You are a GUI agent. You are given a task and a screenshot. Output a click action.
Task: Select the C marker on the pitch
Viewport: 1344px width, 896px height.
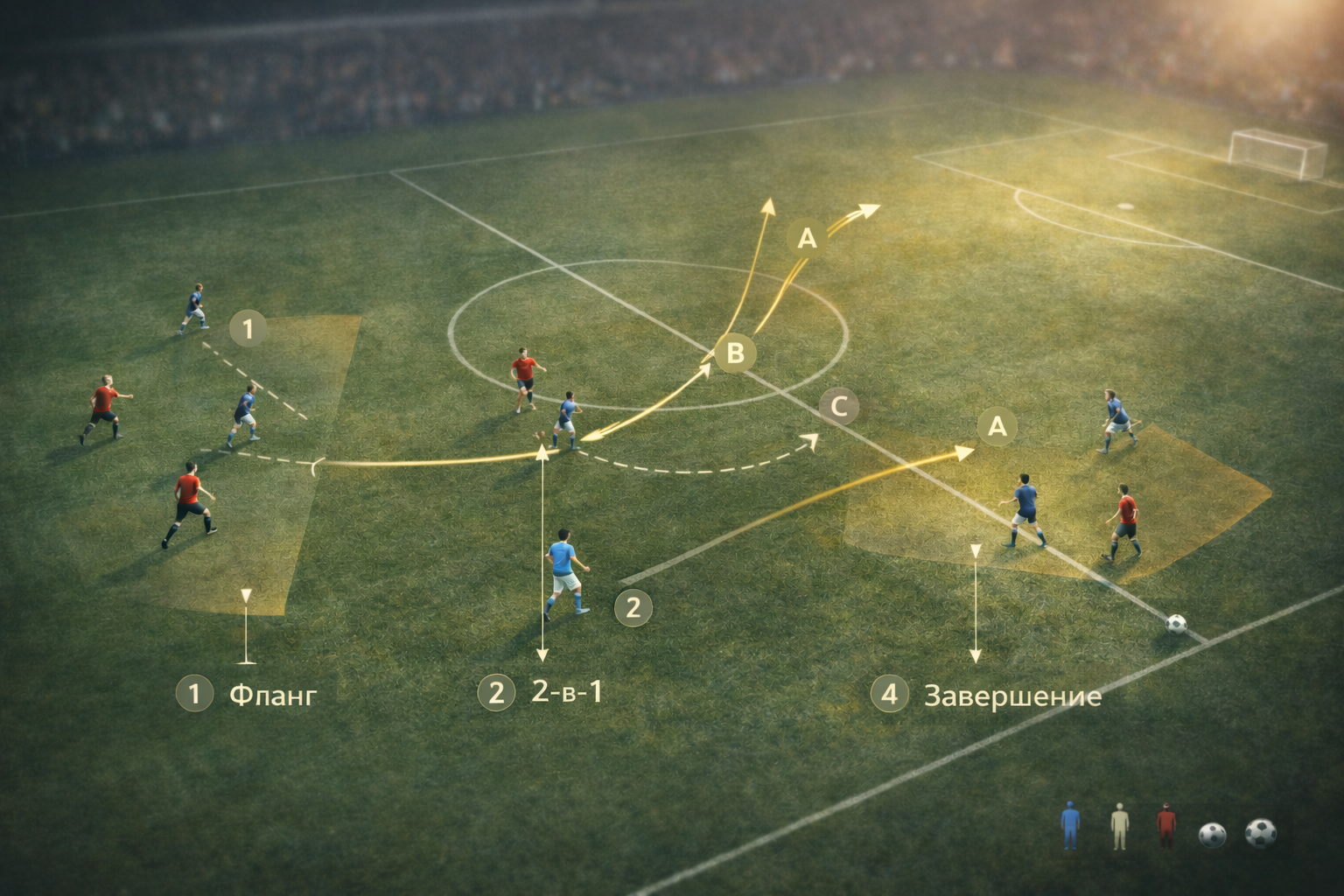tap(838, 406)
